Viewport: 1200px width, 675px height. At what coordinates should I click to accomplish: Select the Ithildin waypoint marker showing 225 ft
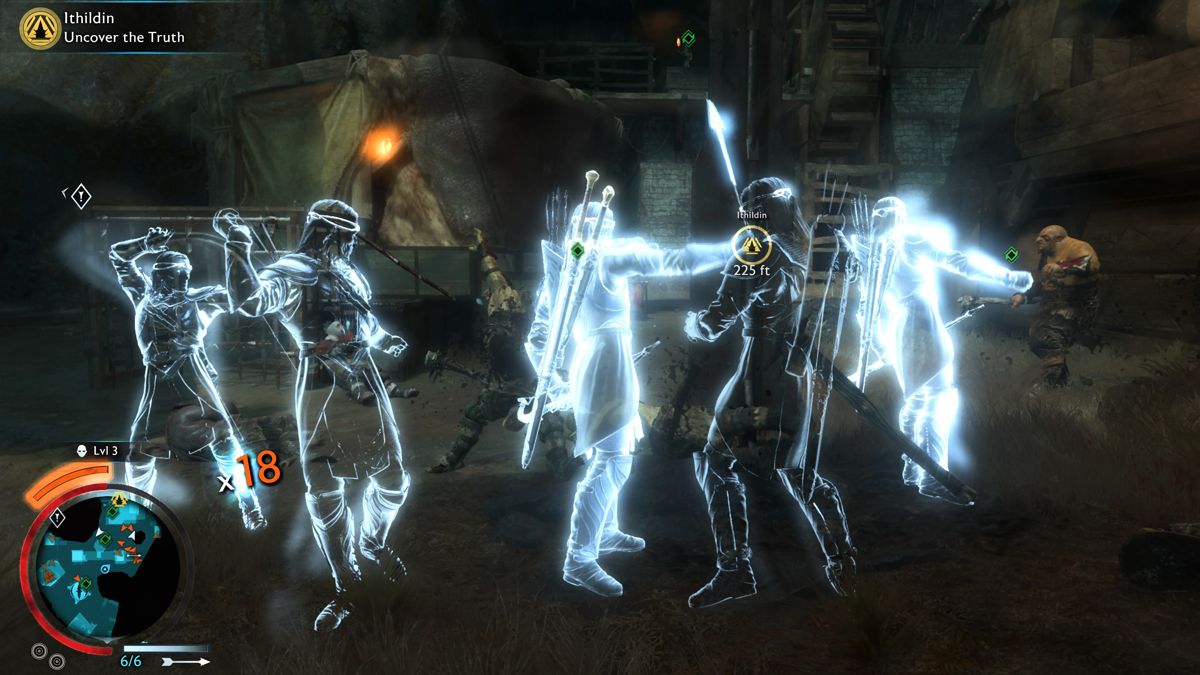tap(749, 243)
